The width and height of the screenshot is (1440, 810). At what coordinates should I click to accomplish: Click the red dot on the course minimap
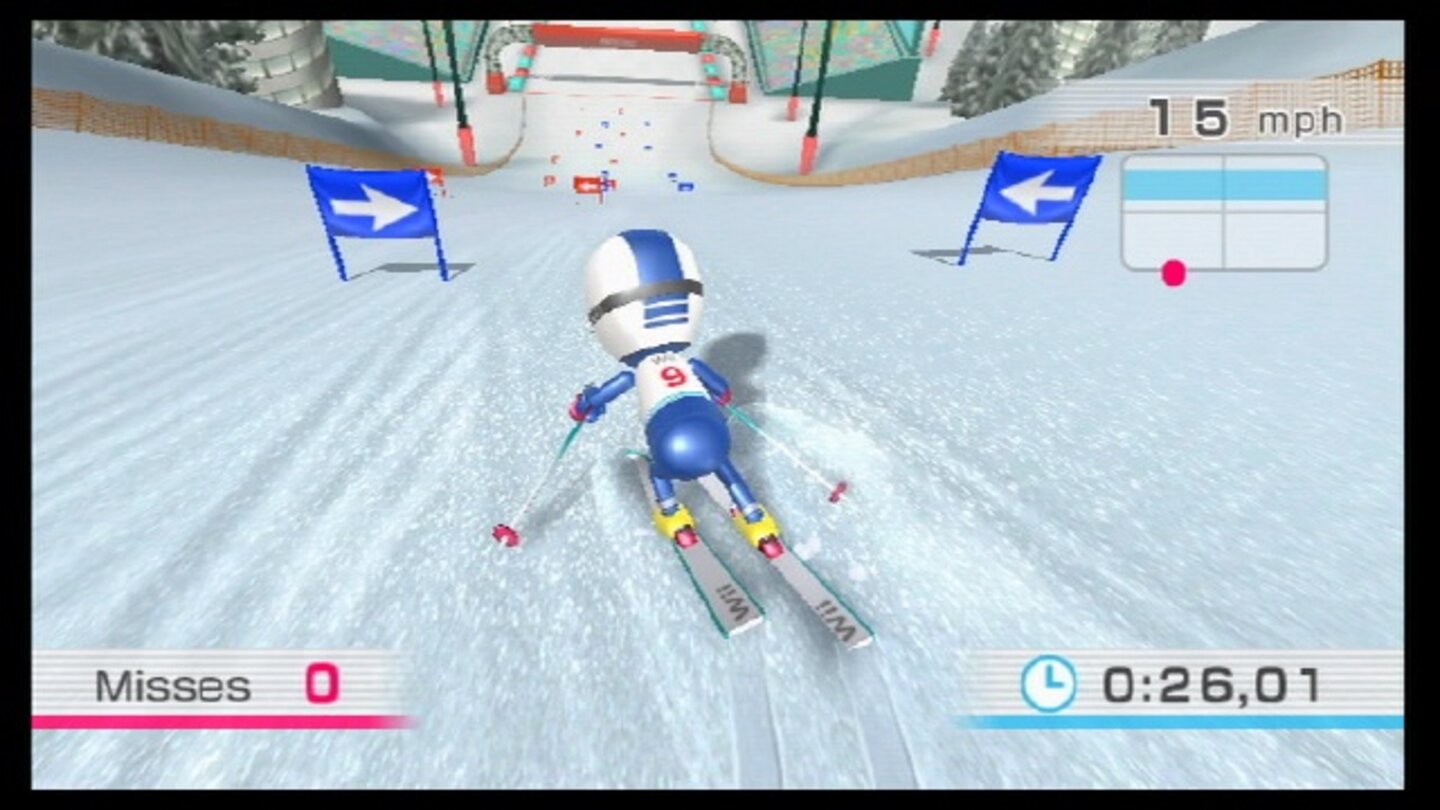point(1172,270)
